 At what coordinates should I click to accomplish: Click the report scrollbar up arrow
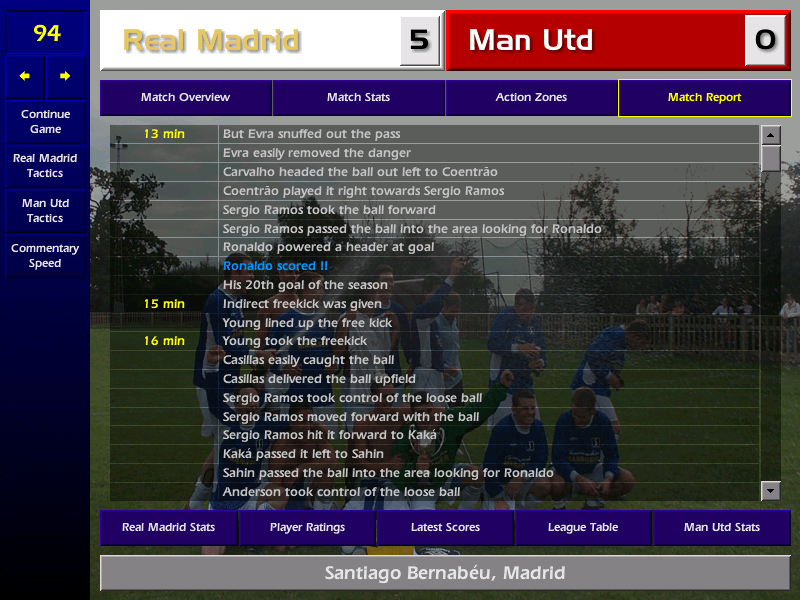pos(770,134)
